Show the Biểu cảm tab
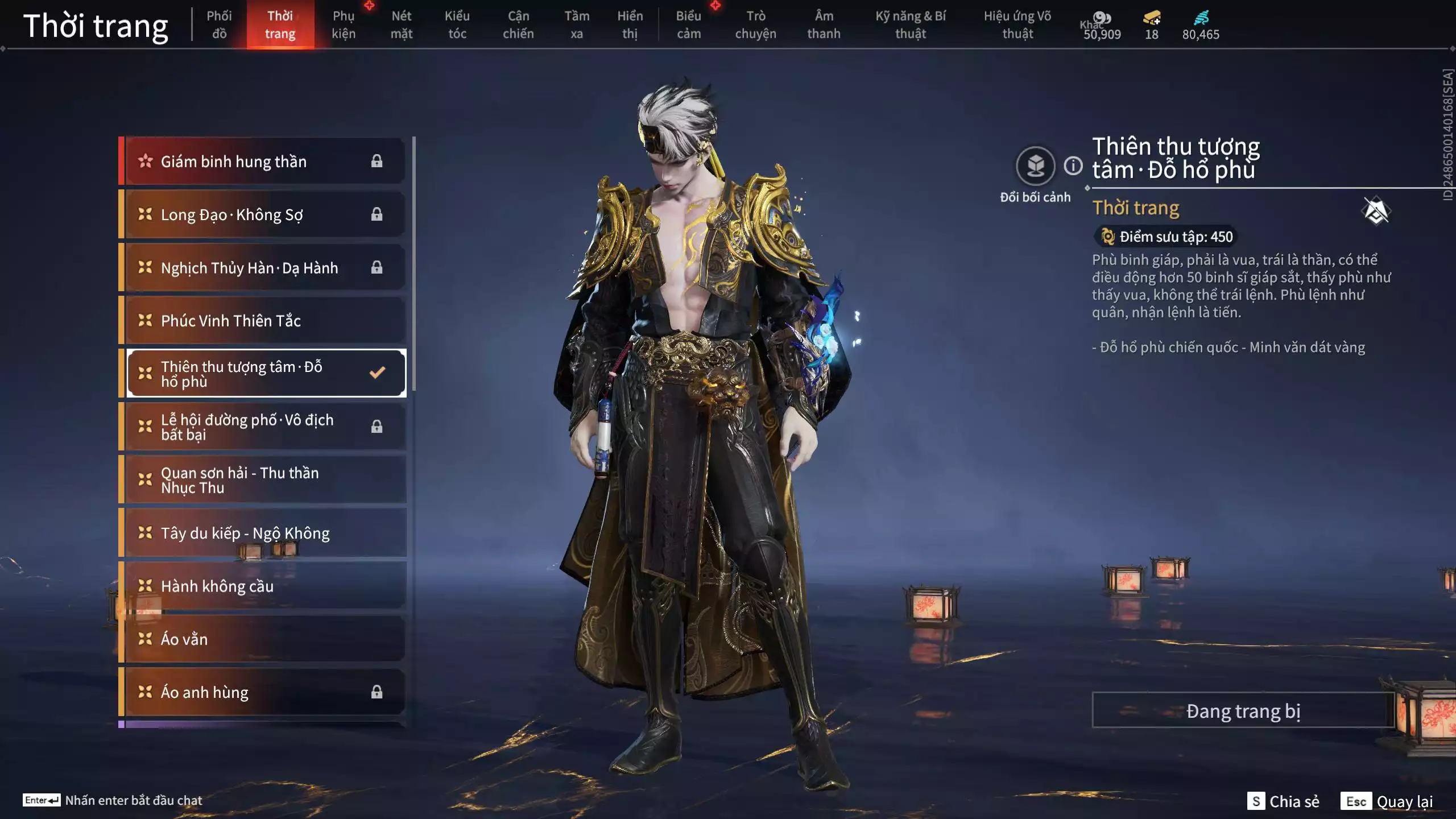The image size is (1456, 819). [688, 25]
